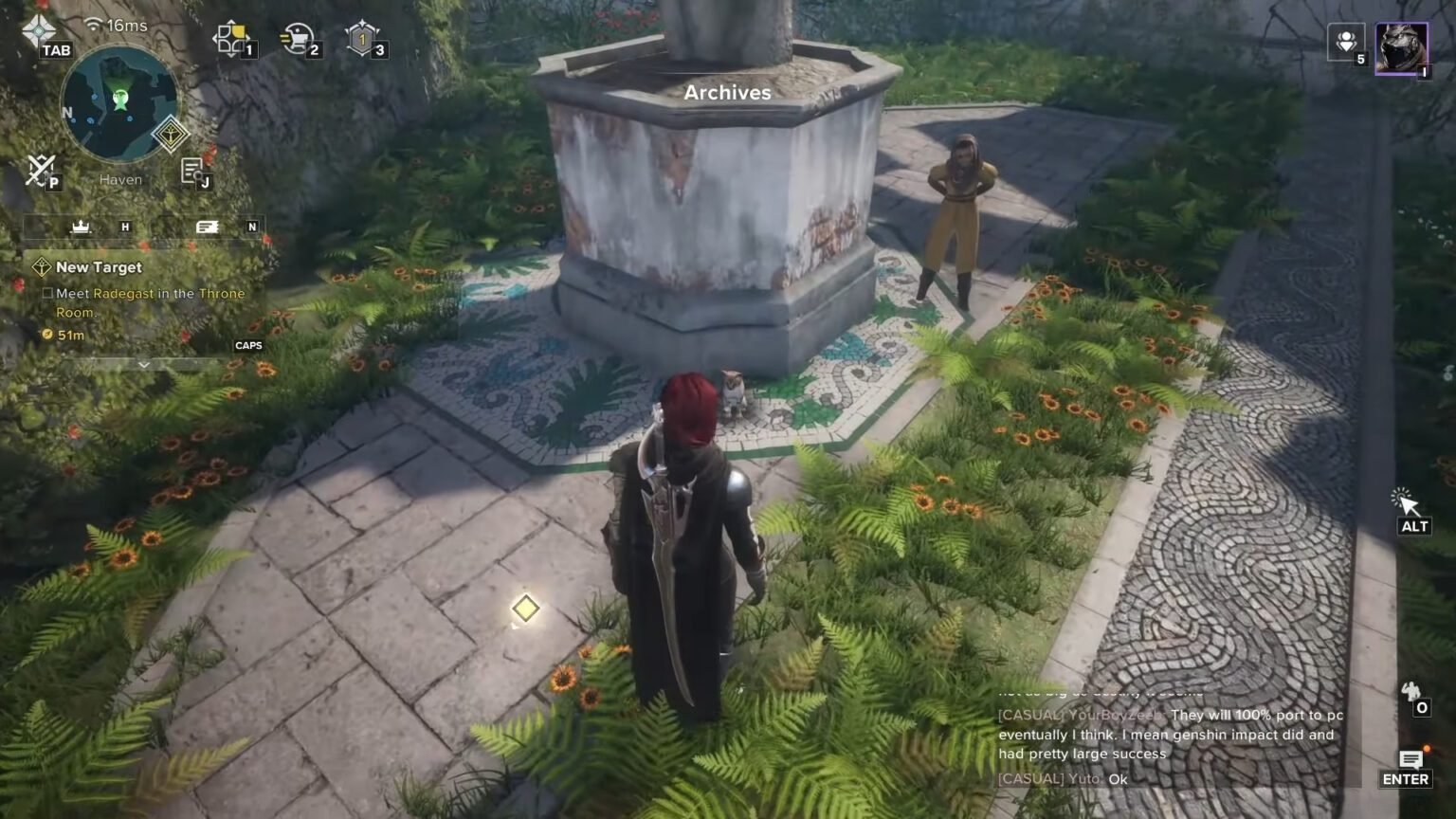
Task: Open the battle pass shield icon labeled 3
Action: click(361, 40)
